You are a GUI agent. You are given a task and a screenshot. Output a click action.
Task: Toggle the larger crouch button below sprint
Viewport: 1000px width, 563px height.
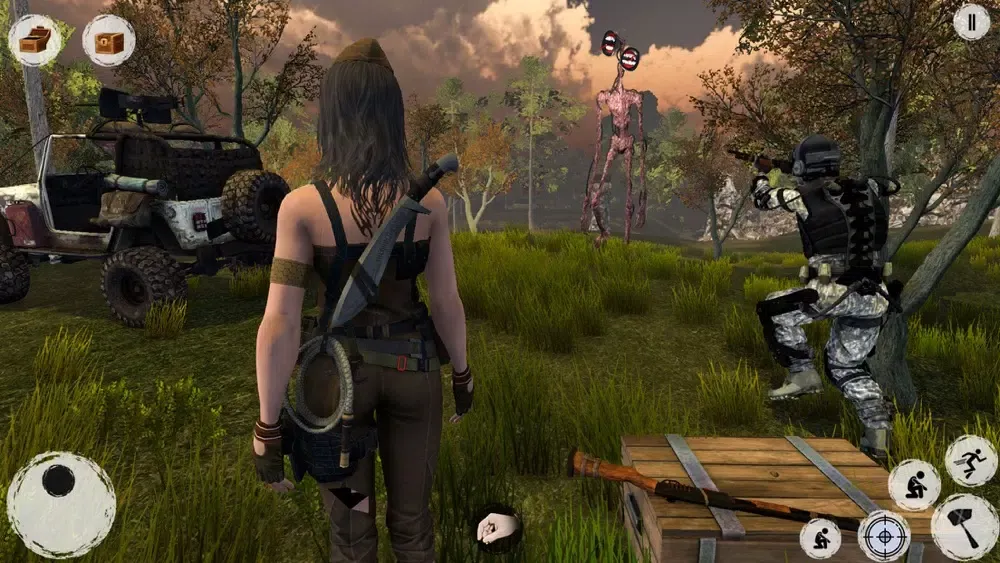click(914, 485)
